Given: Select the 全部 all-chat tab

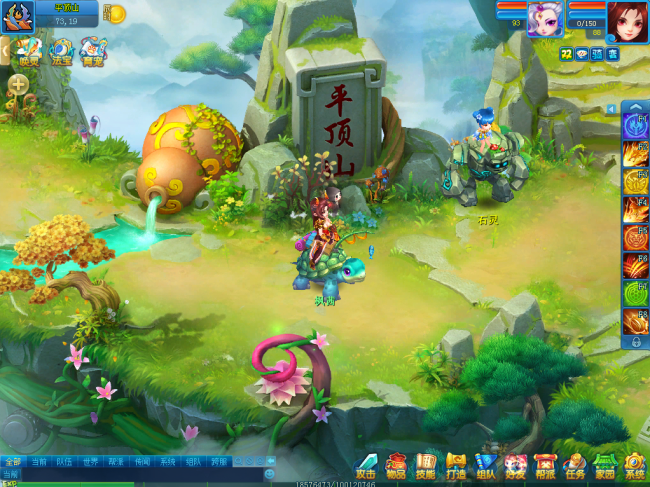Looking at the screenshot, I should click(12, 462).
